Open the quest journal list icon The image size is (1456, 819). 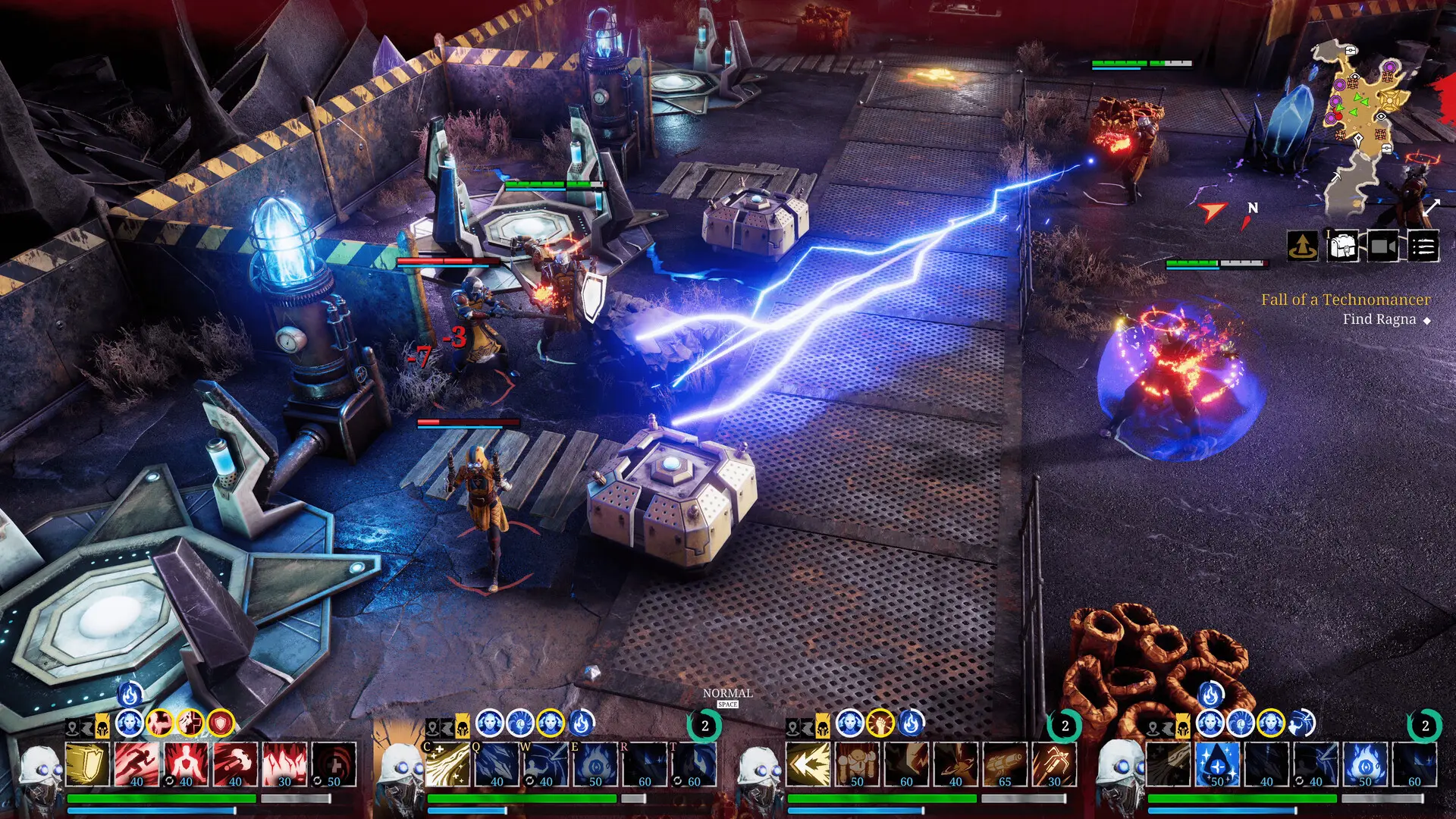tap(1425, 246)
